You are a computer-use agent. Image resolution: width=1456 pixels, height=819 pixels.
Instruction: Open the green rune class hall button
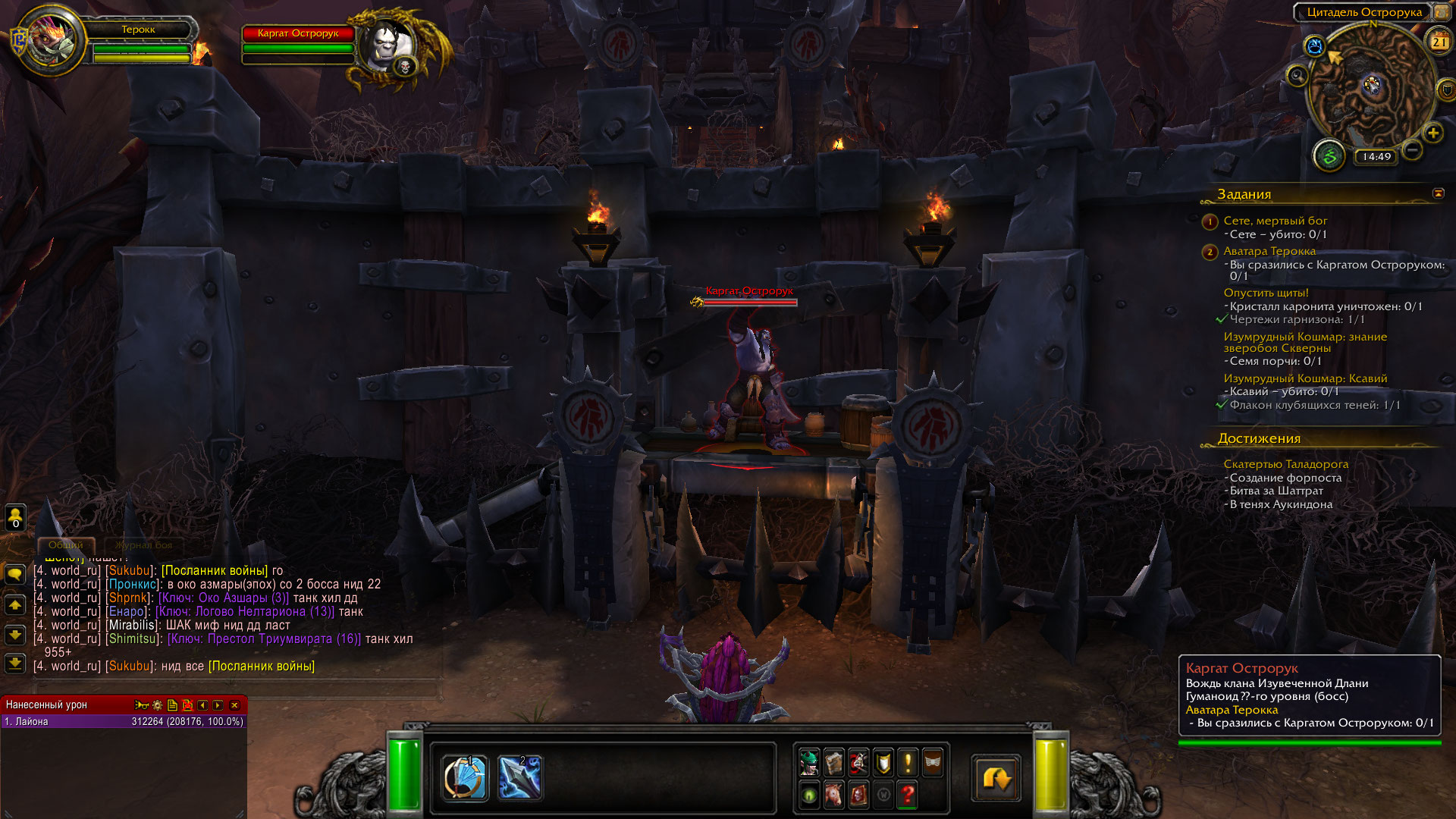tap(1329, 157)
